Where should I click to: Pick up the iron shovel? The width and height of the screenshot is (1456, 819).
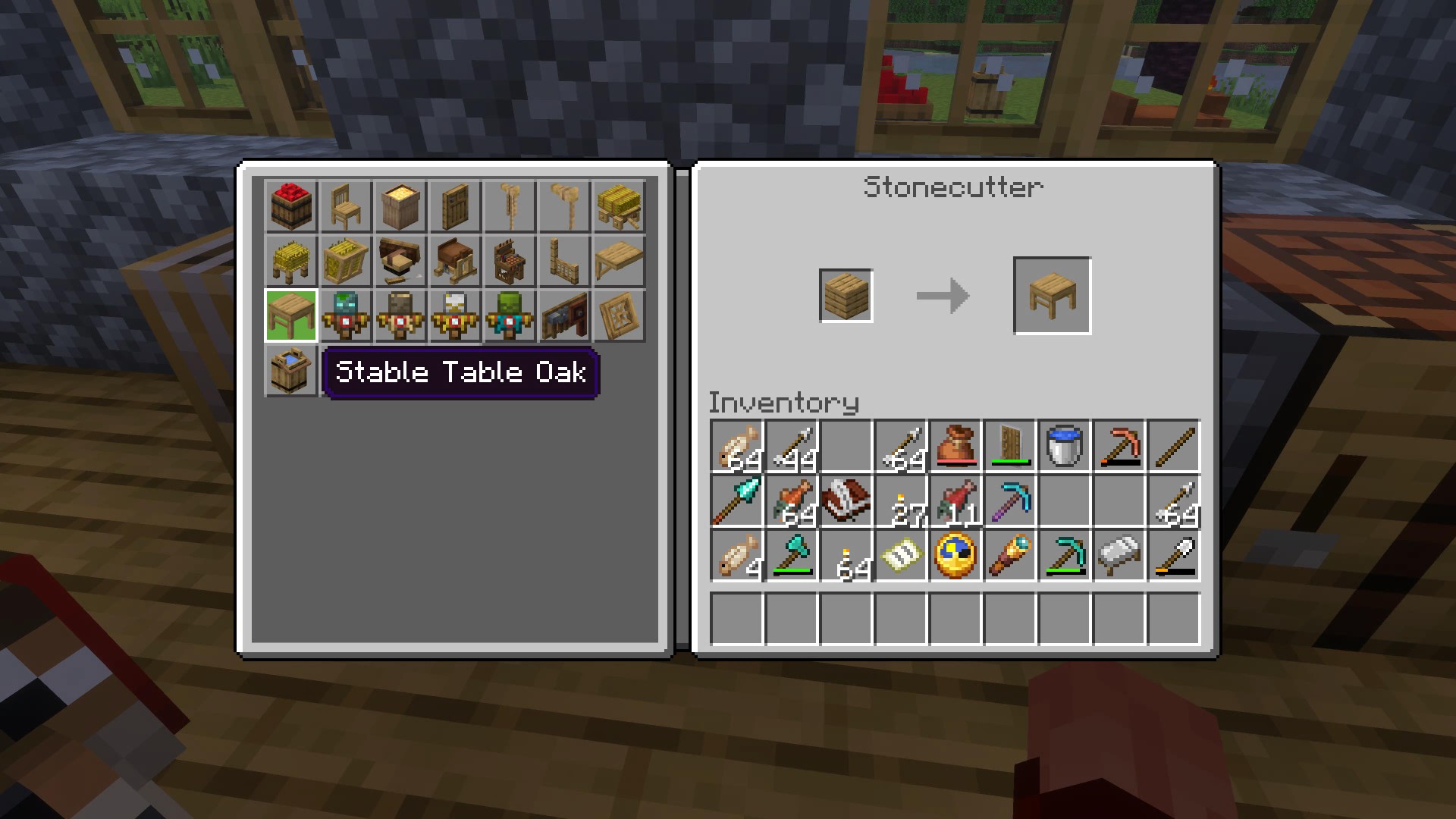1174,555
